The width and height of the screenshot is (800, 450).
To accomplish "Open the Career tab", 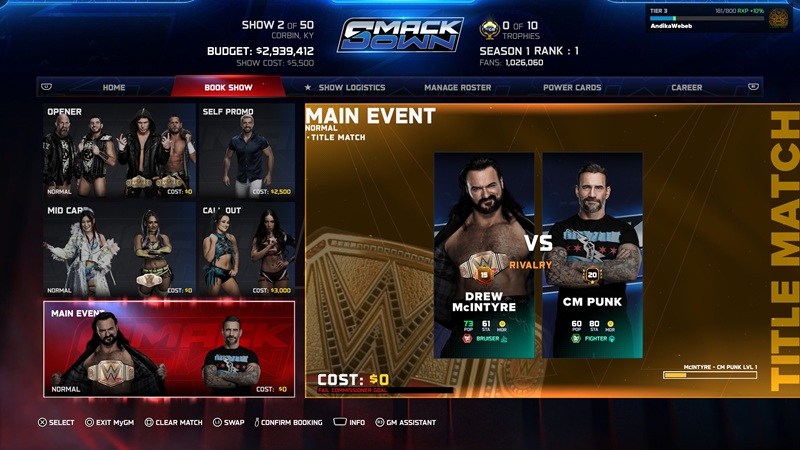I will tap(686, 87).
